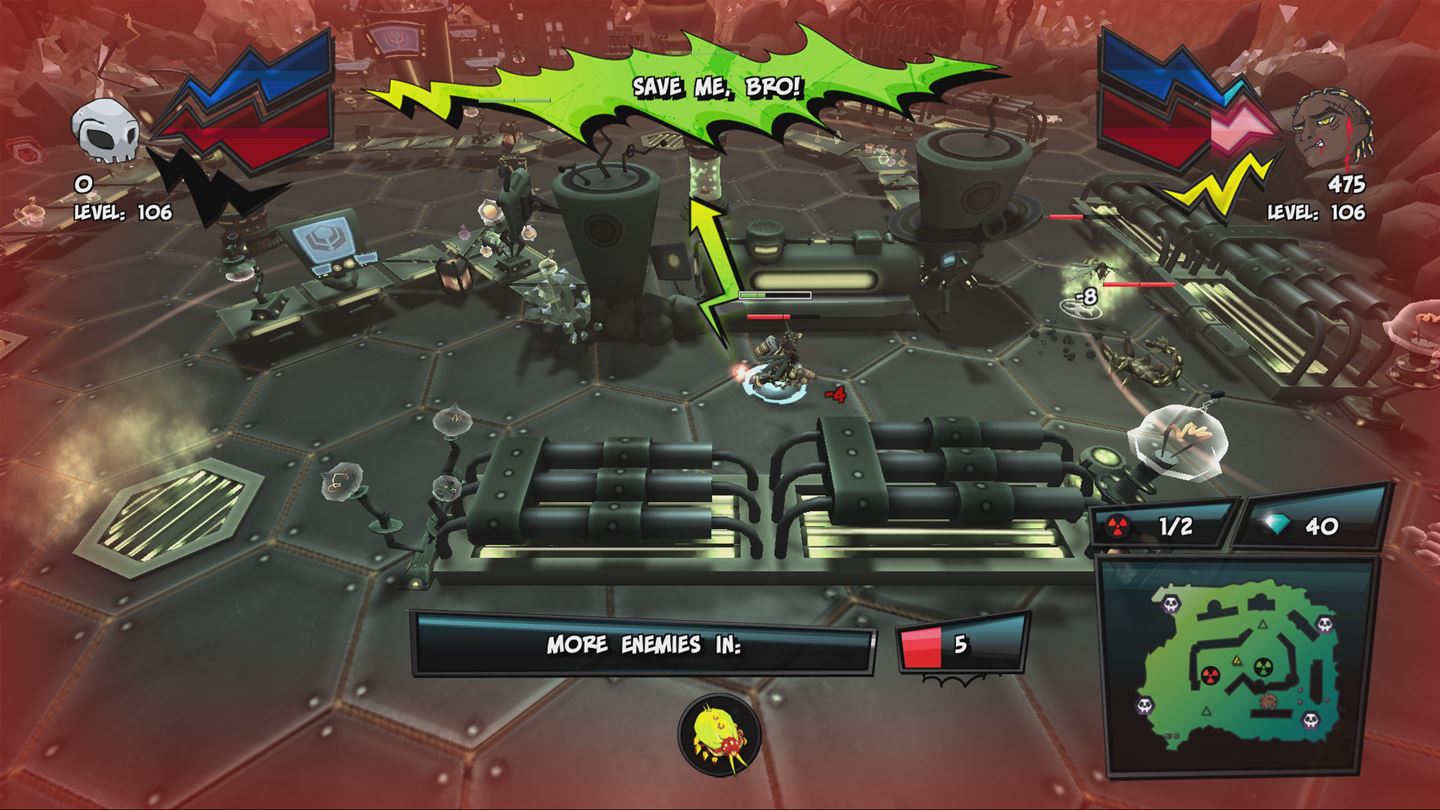Click the minimap in the corner
Image resolution: width=1440 pixels, height=810 pixels.
pos(1237,667)
